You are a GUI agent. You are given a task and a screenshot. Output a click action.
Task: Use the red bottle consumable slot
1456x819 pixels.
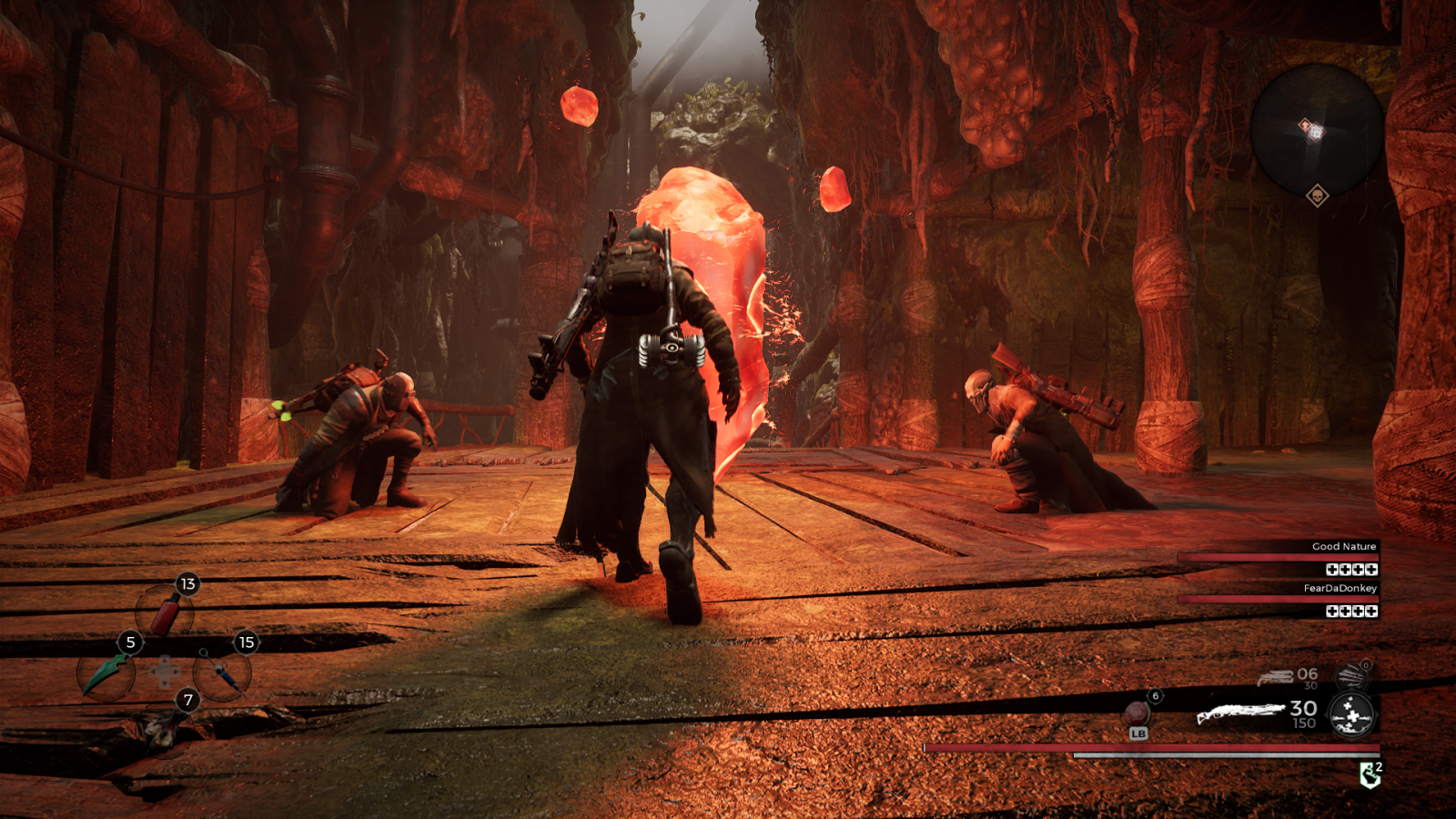[165, 613]
